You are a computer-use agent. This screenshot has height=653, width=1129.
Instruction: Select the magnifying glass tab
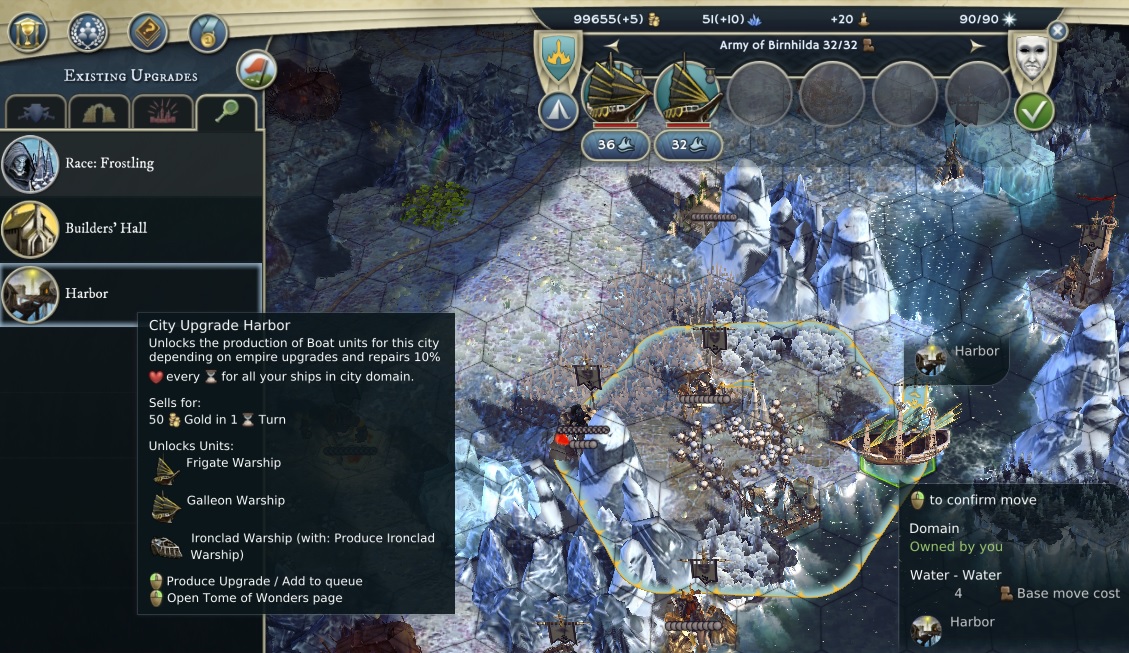[225, 112]
